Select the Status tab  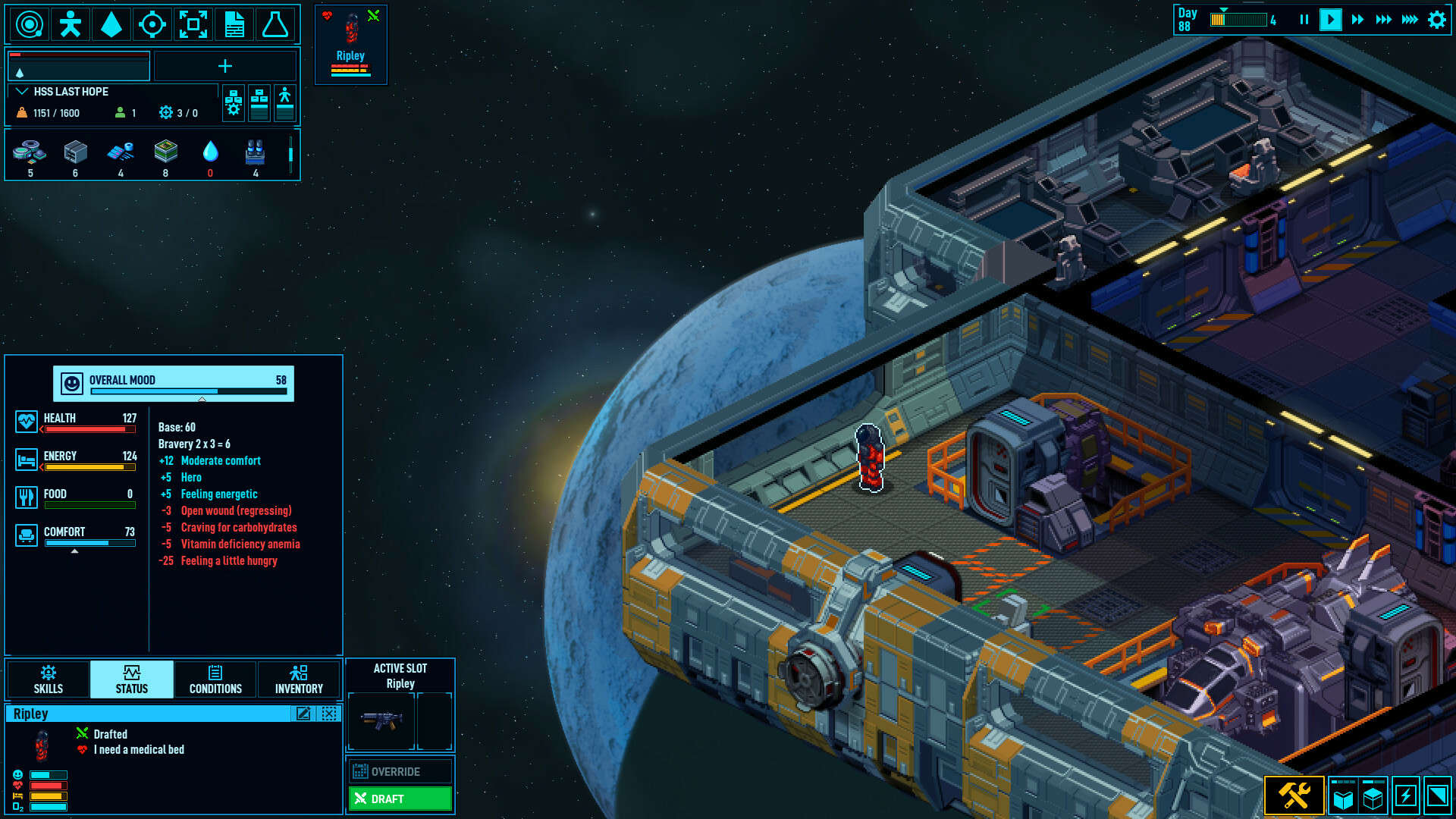click(132, 679)
